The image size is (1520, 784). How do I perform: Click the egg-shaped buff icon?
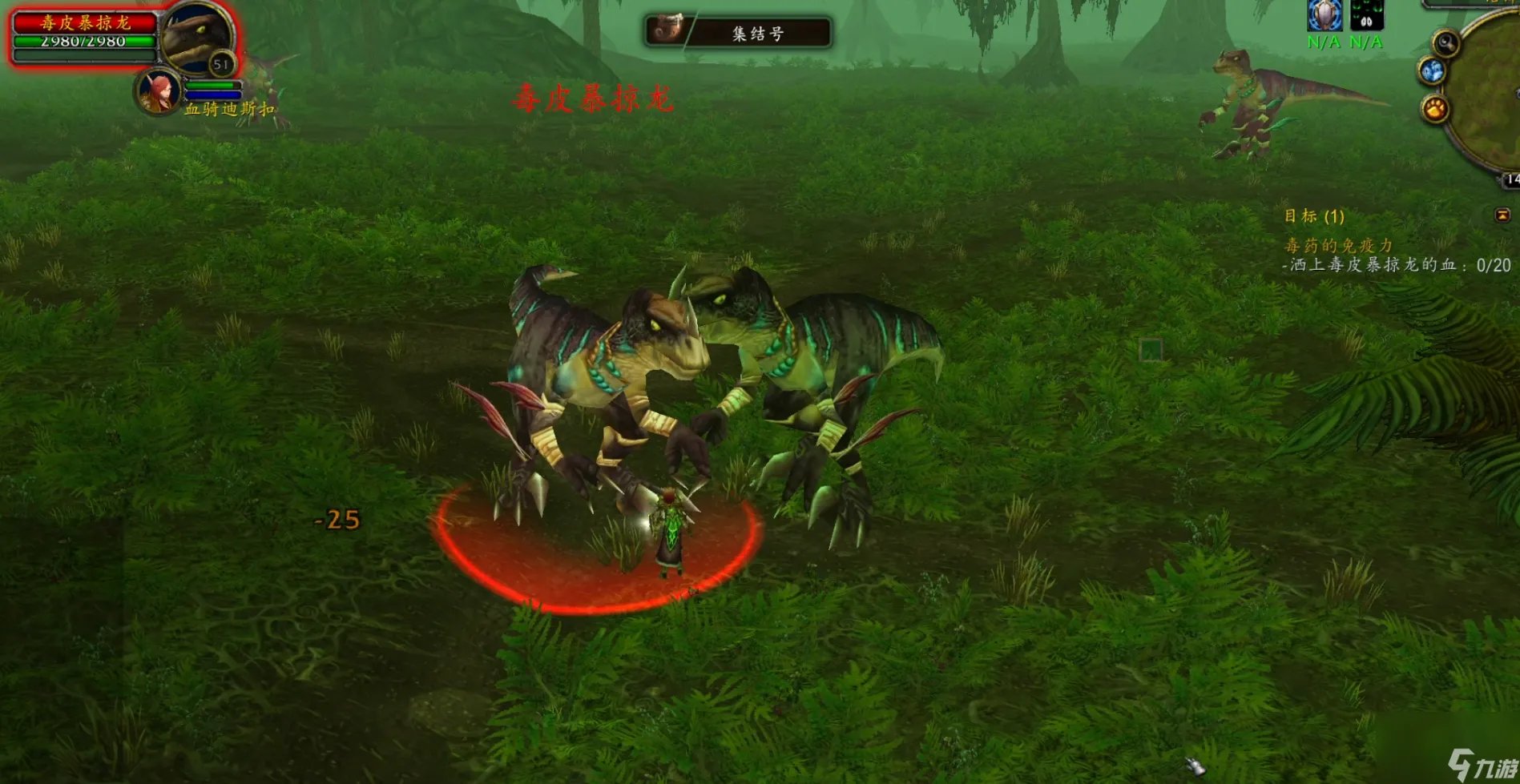[1324, 15]
